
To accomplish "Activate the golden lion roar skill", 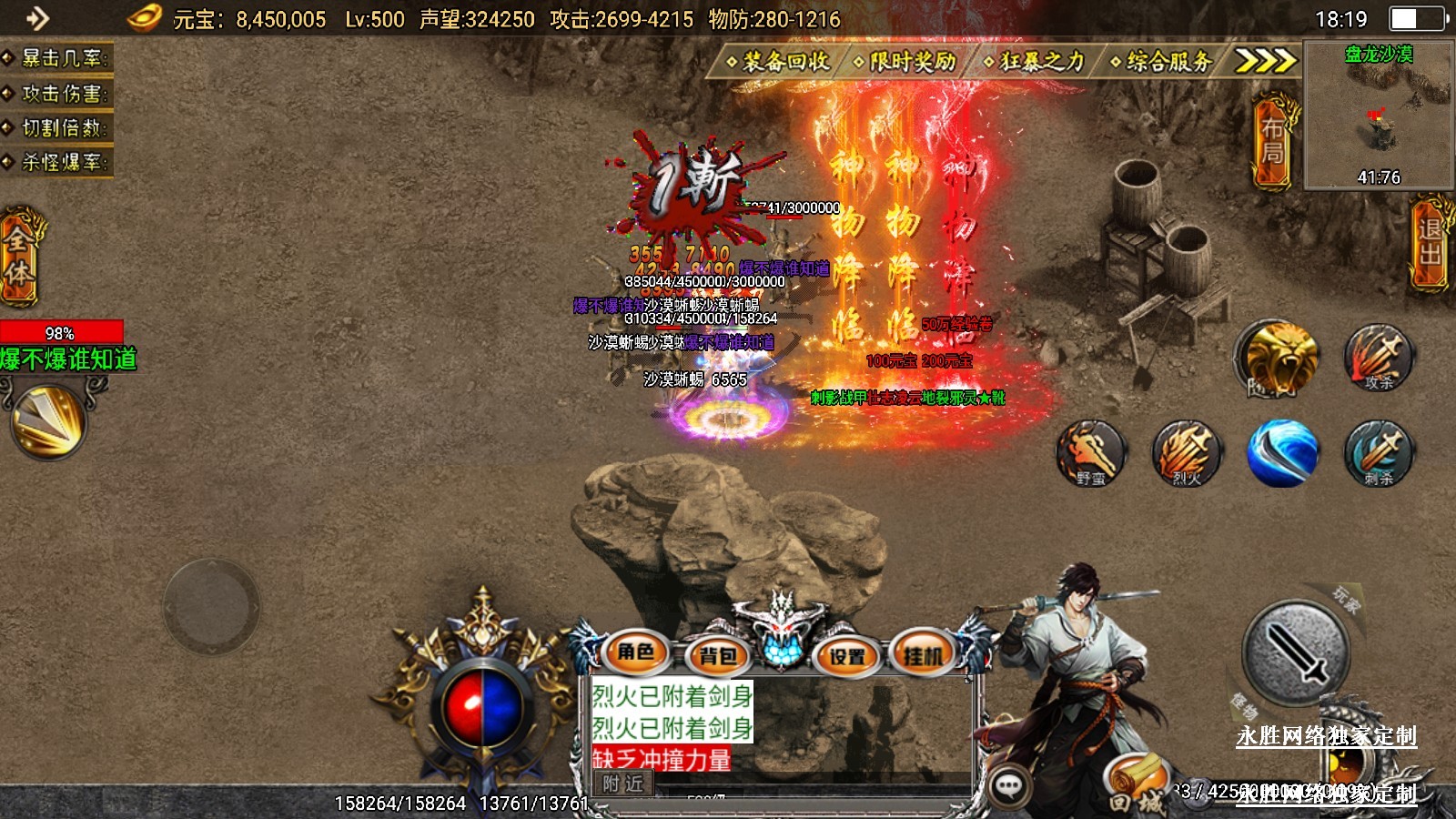I will pyautogui.click(x=1279, y=357).
